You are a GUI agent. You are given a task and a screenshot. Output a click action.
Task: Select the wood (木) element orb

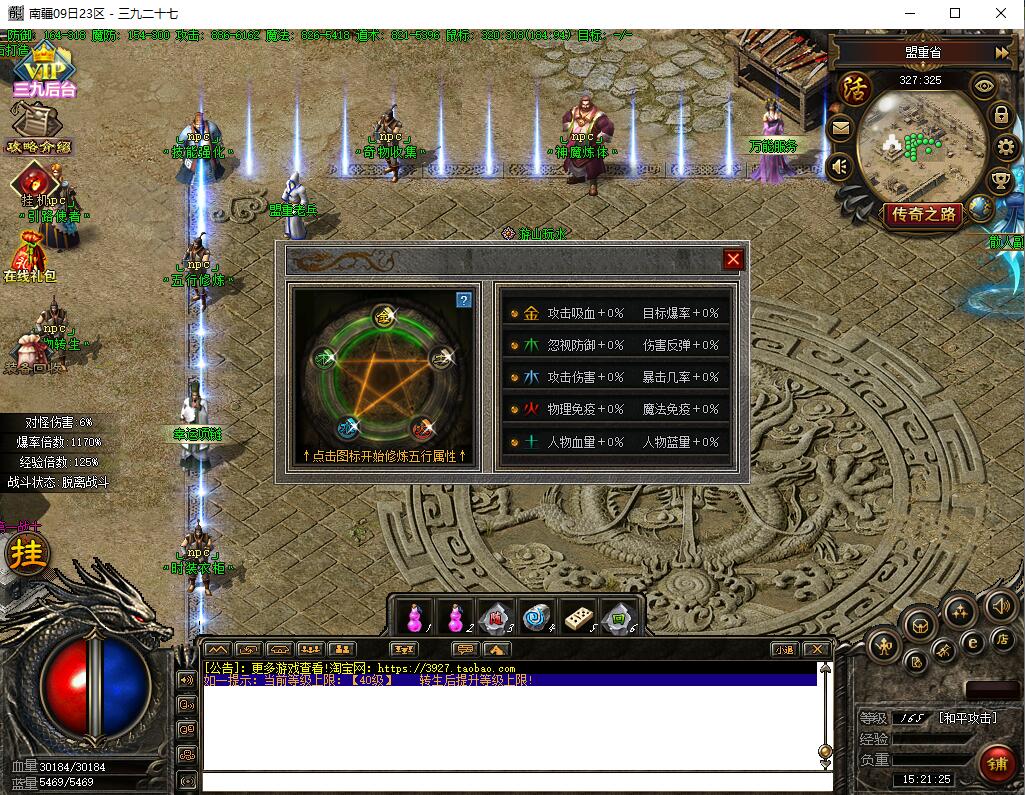tap(325, 358)
